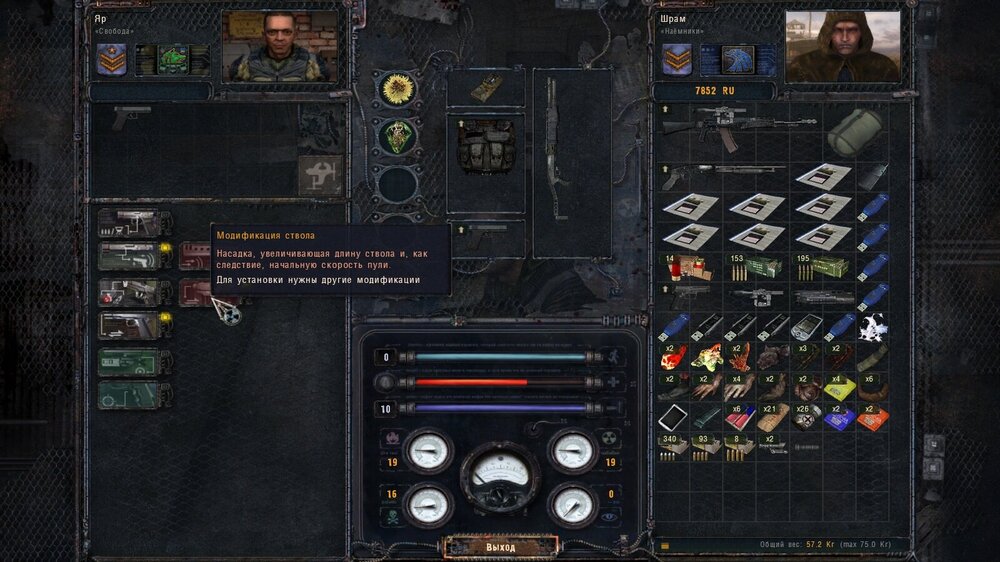This screenshot has height=562, width=1000.
Task: Select the PDA device in the inventory
Action: pos(806,327)
